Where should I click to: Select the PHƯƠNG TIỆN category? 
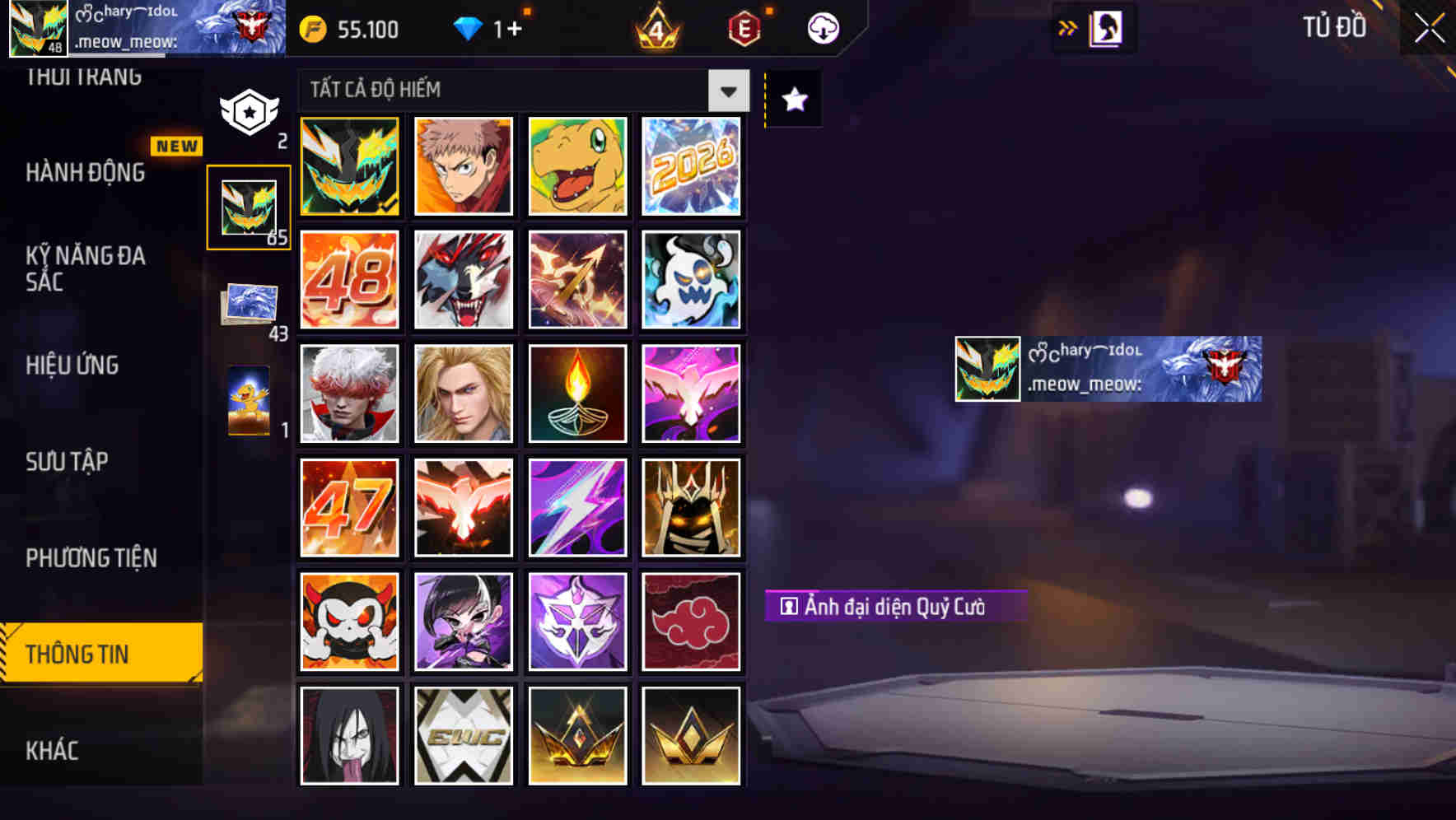(x=91, y=557)
